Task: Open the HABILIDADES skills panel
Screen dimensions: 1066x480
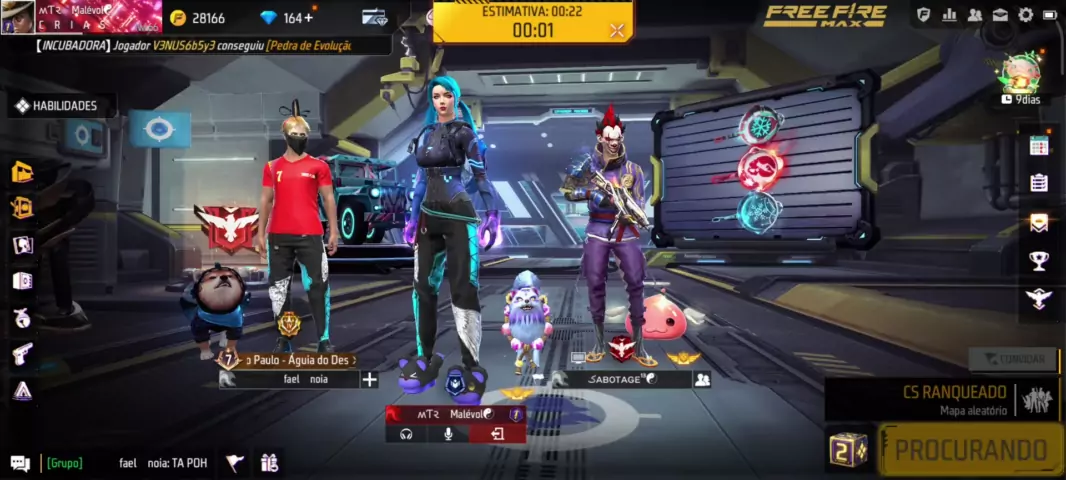Action: (57, 105)
